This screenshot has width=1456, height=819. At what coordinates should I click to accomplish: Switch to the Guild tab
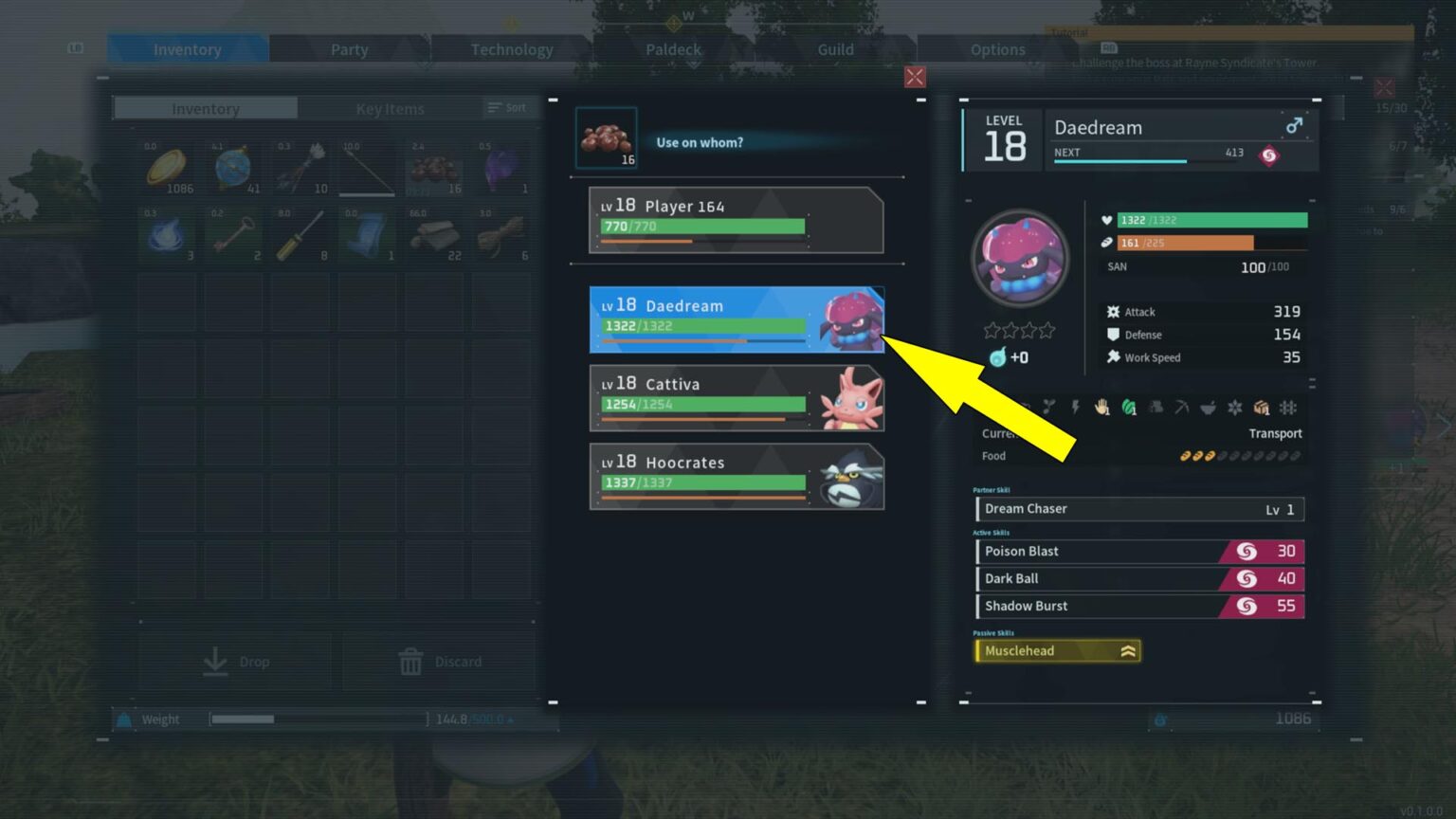[835, 49]
